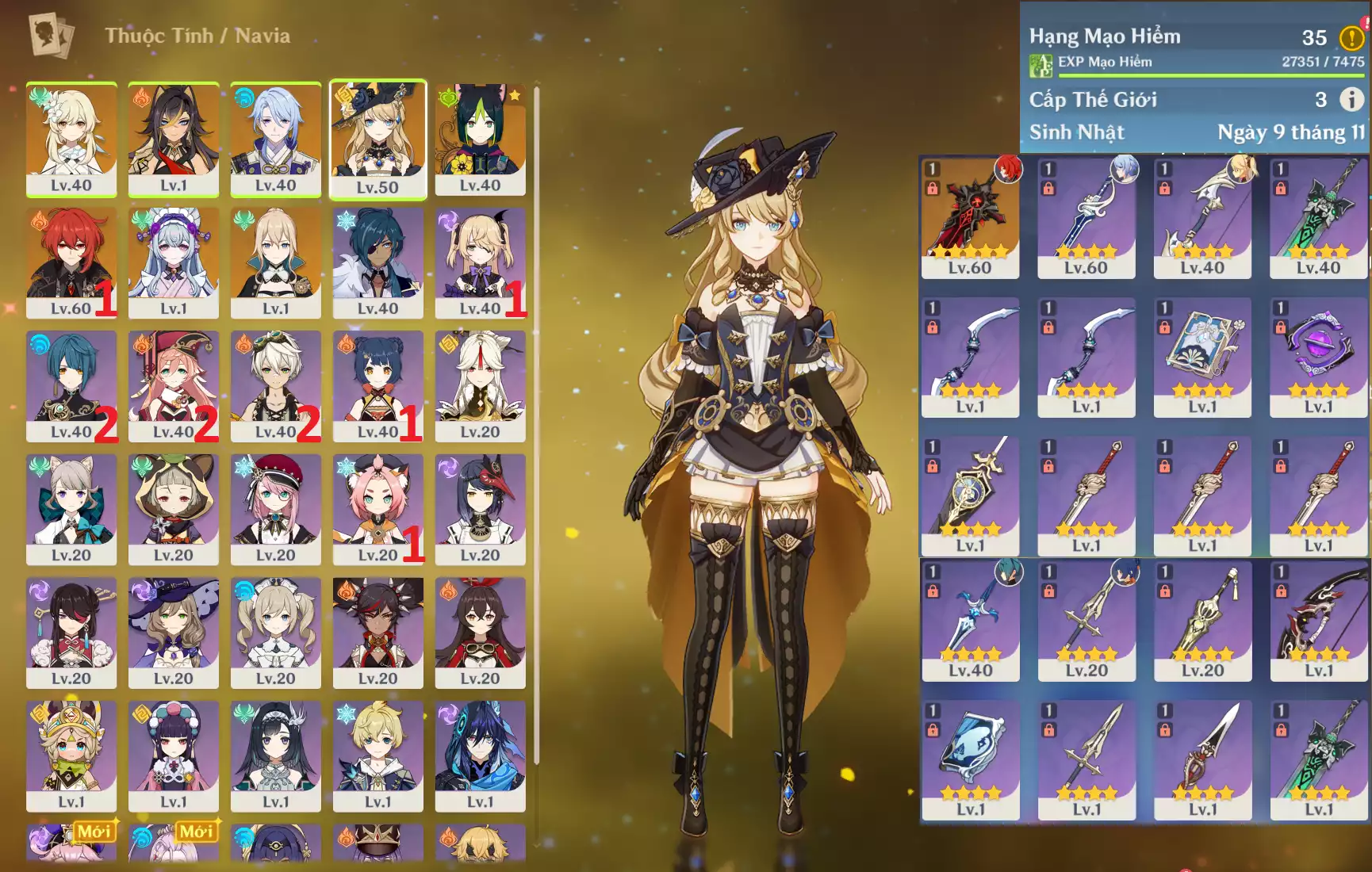The image size is (1372, 872).
Task: Select Diona's Lv.20 character card
Action: tap(377, 509)
